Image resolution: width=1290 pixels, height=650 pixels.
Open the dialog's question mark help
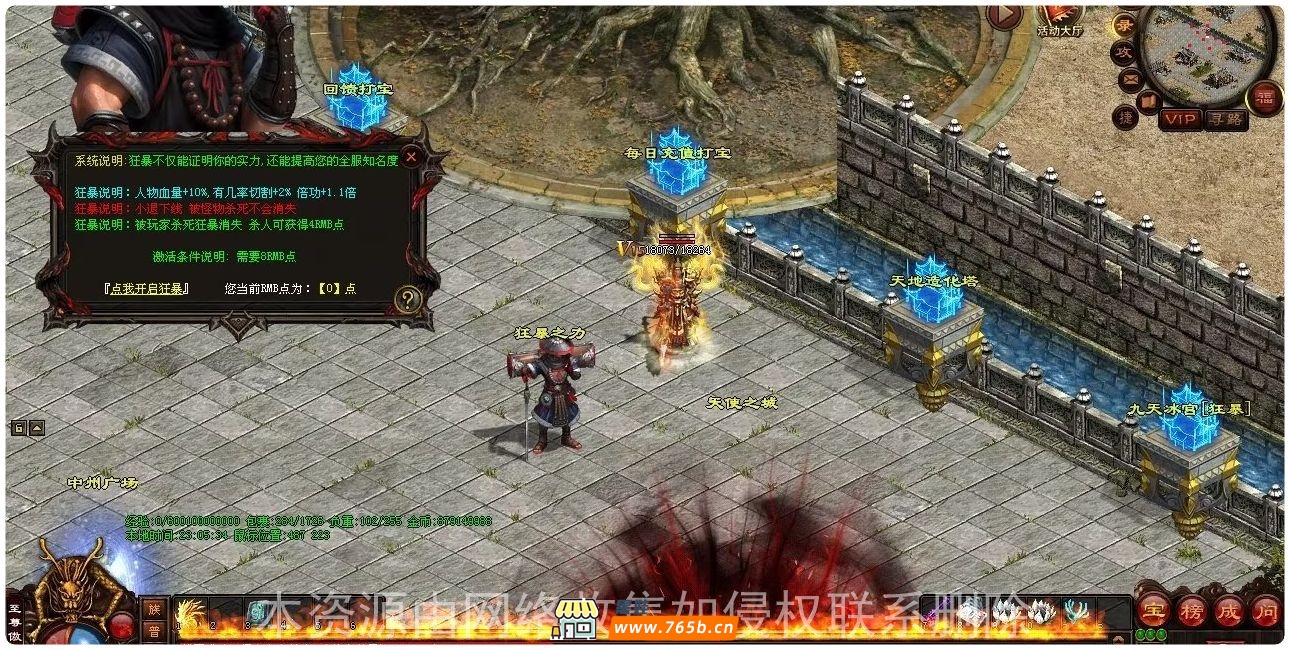pos(408,298)
